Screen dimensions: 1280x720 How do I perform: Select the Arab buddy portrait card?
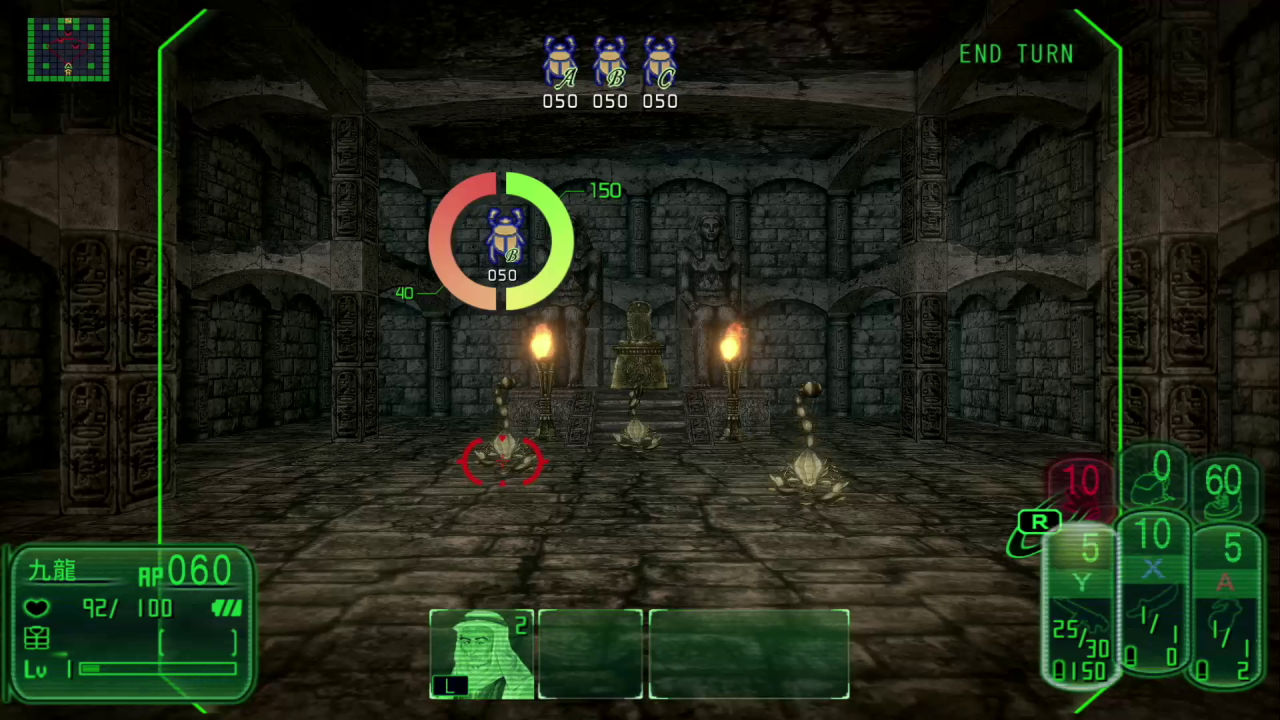(482, 654)
